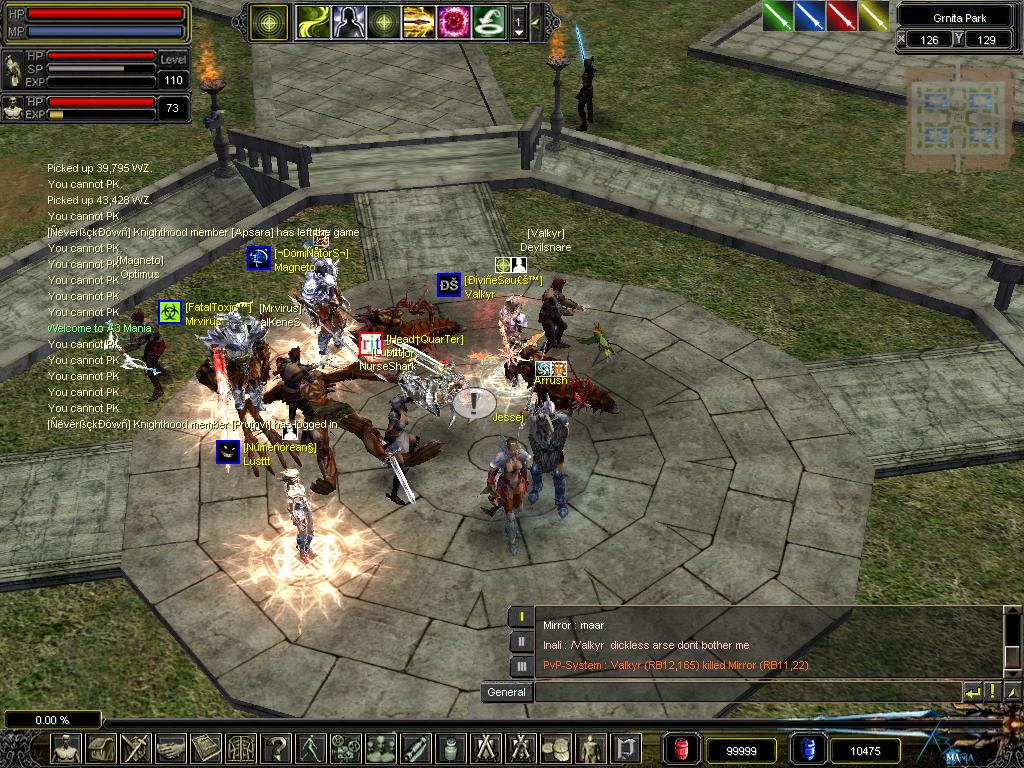Activate the green coiled serpent skill
The height and width of the screenshot is (768, 1024).
487,21
